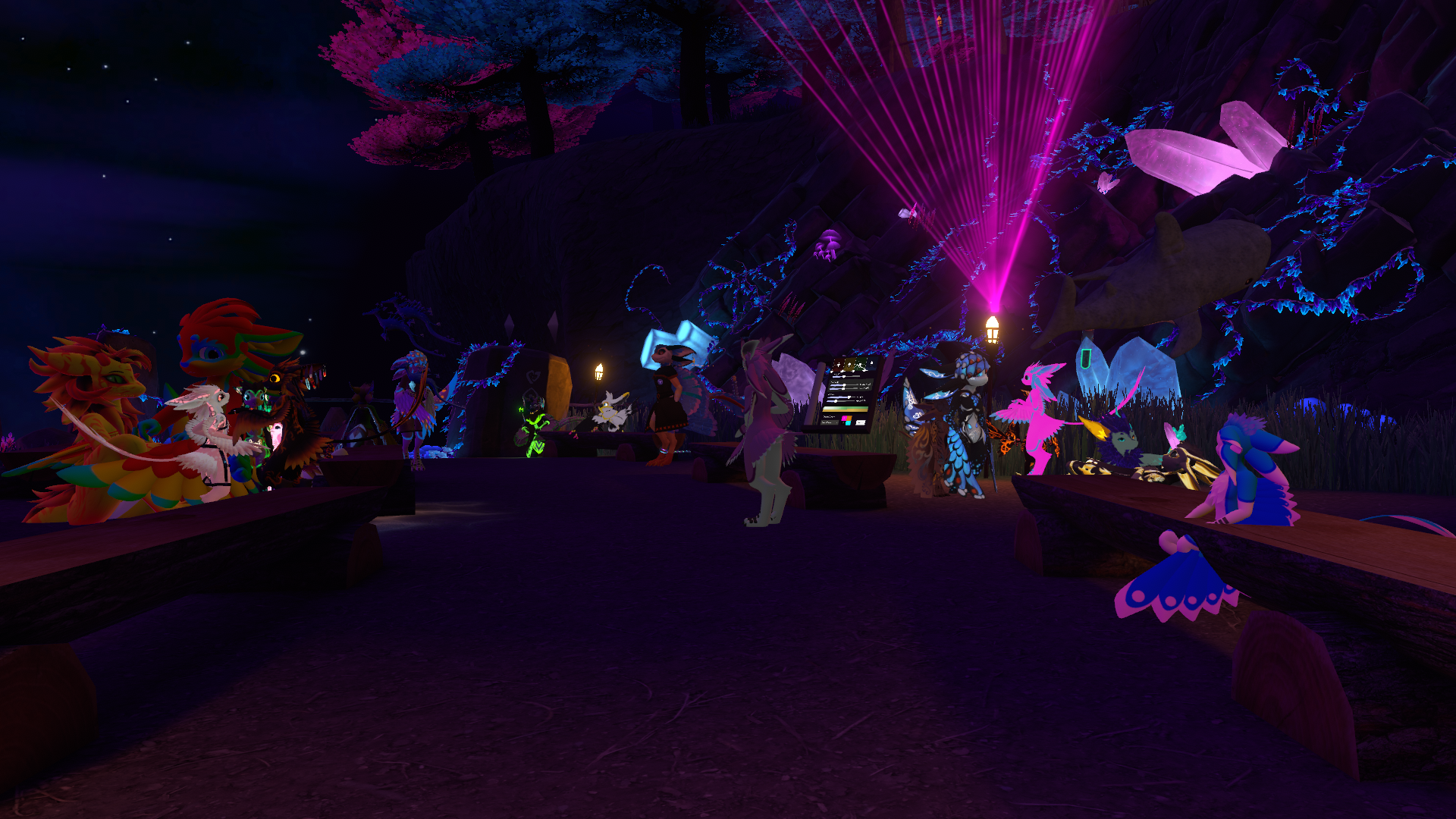This screenshot has width=1456, height=819.
Task: Choose the magenta color swatch
Action: (844, 418)
